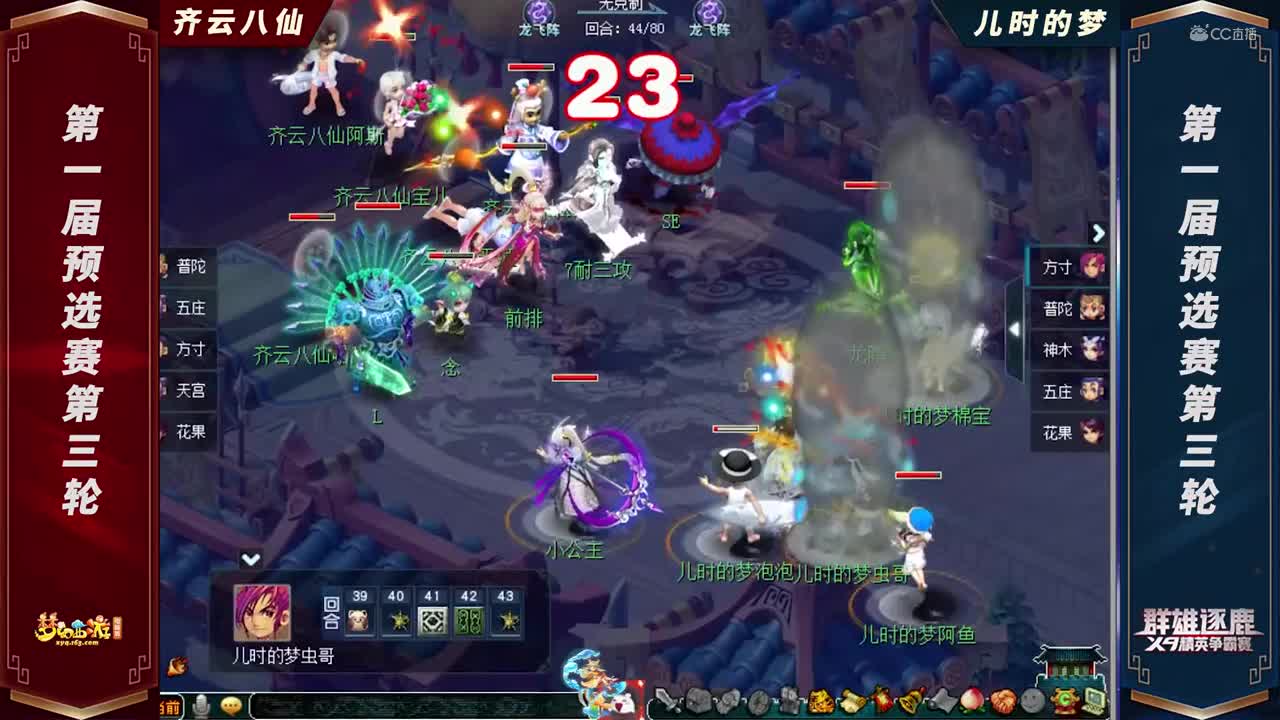Click the computer monitor icon at the toolbar's right end
The image size is (1280, 720).
tap(1097, 700)
